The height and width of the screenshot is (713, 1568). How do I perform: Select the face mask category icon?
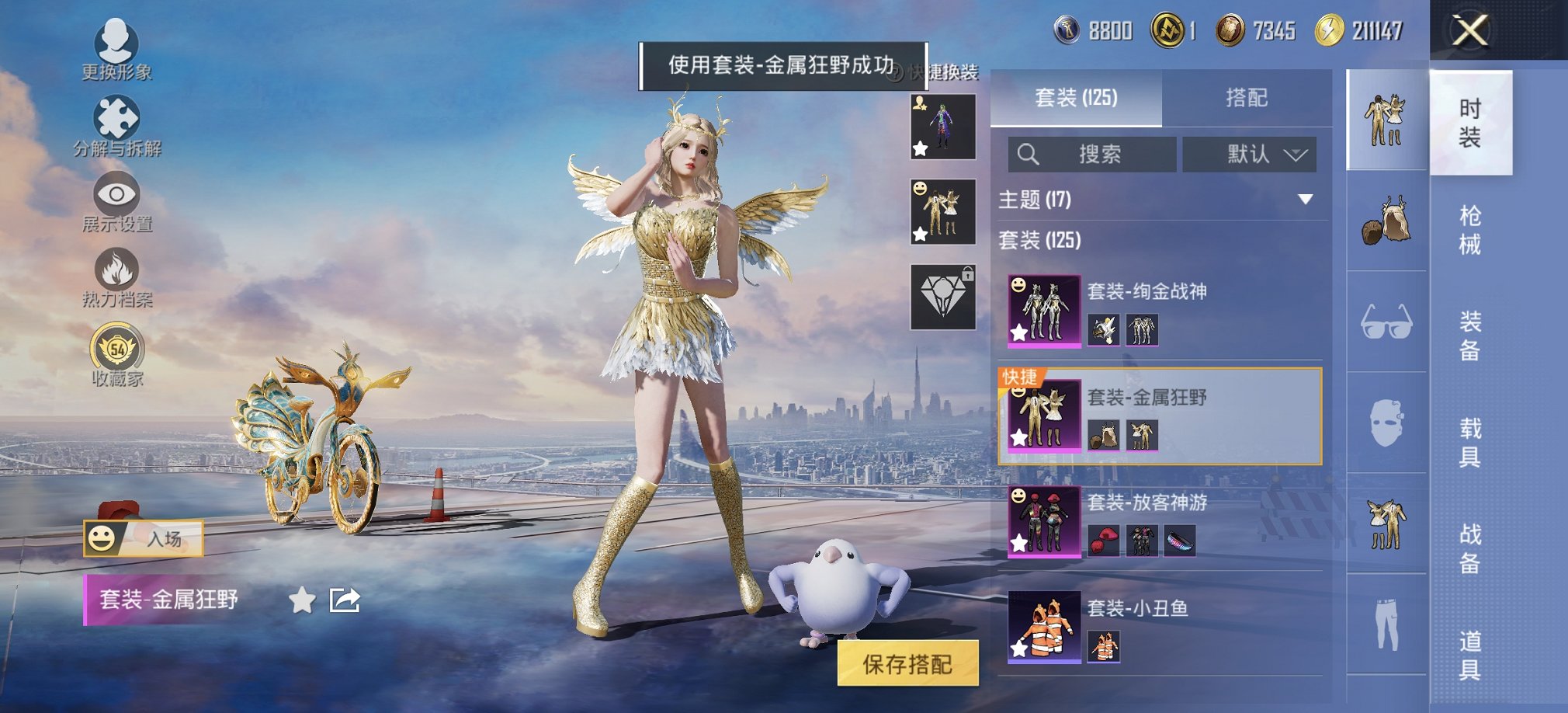(1386, 423)
